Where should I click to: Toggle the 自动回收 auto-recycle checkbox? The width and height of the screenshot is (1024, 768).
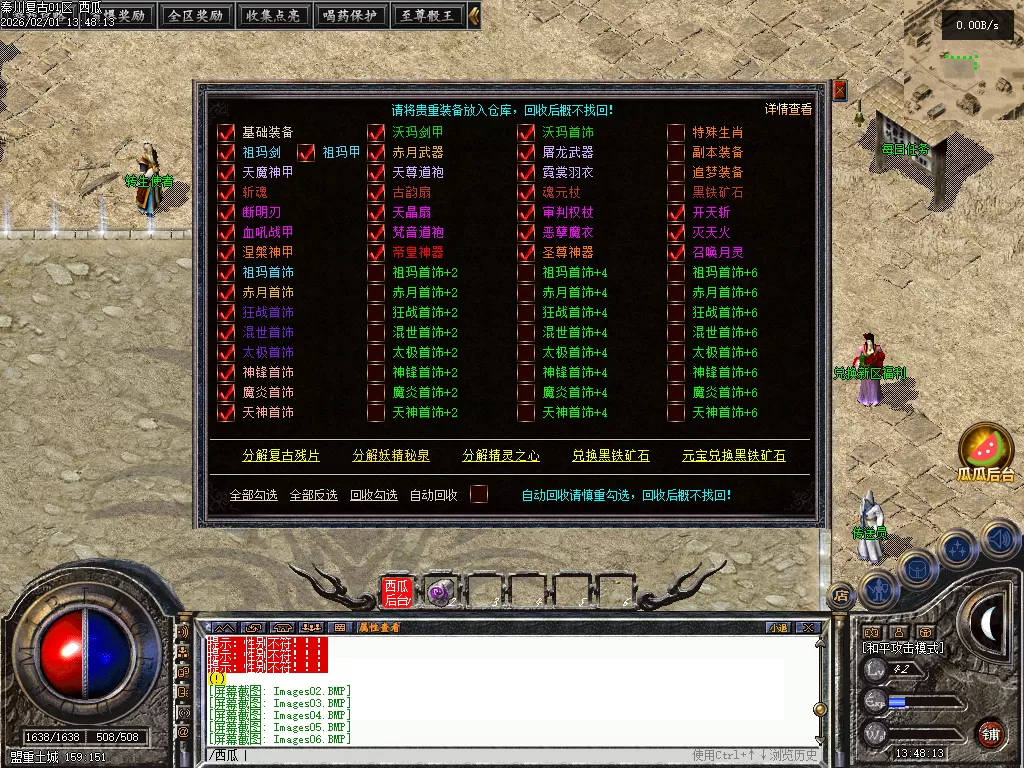tap(479, 494)
